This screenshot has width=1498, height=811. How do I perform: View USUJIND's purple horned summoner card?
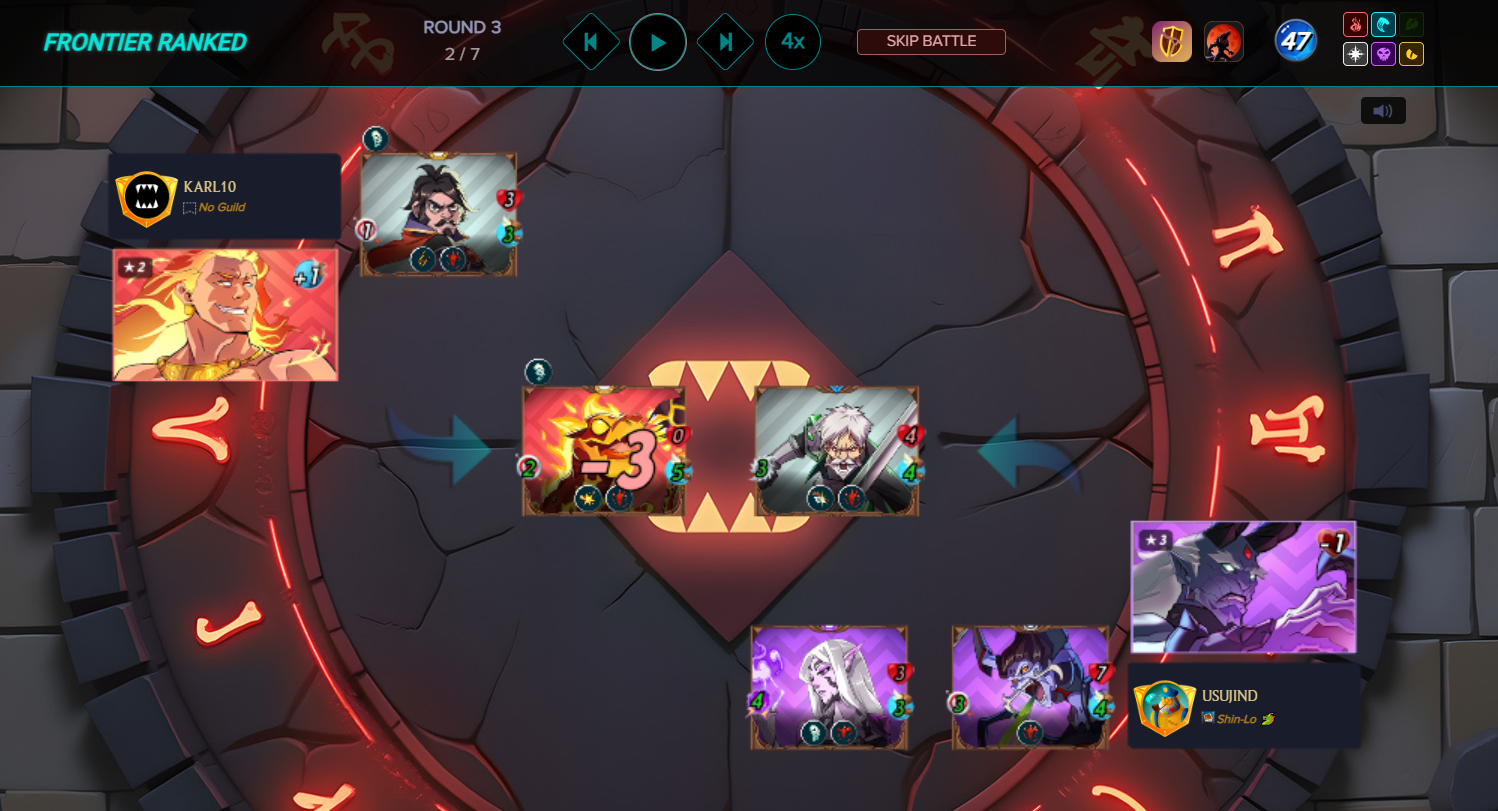point(1243,587)
